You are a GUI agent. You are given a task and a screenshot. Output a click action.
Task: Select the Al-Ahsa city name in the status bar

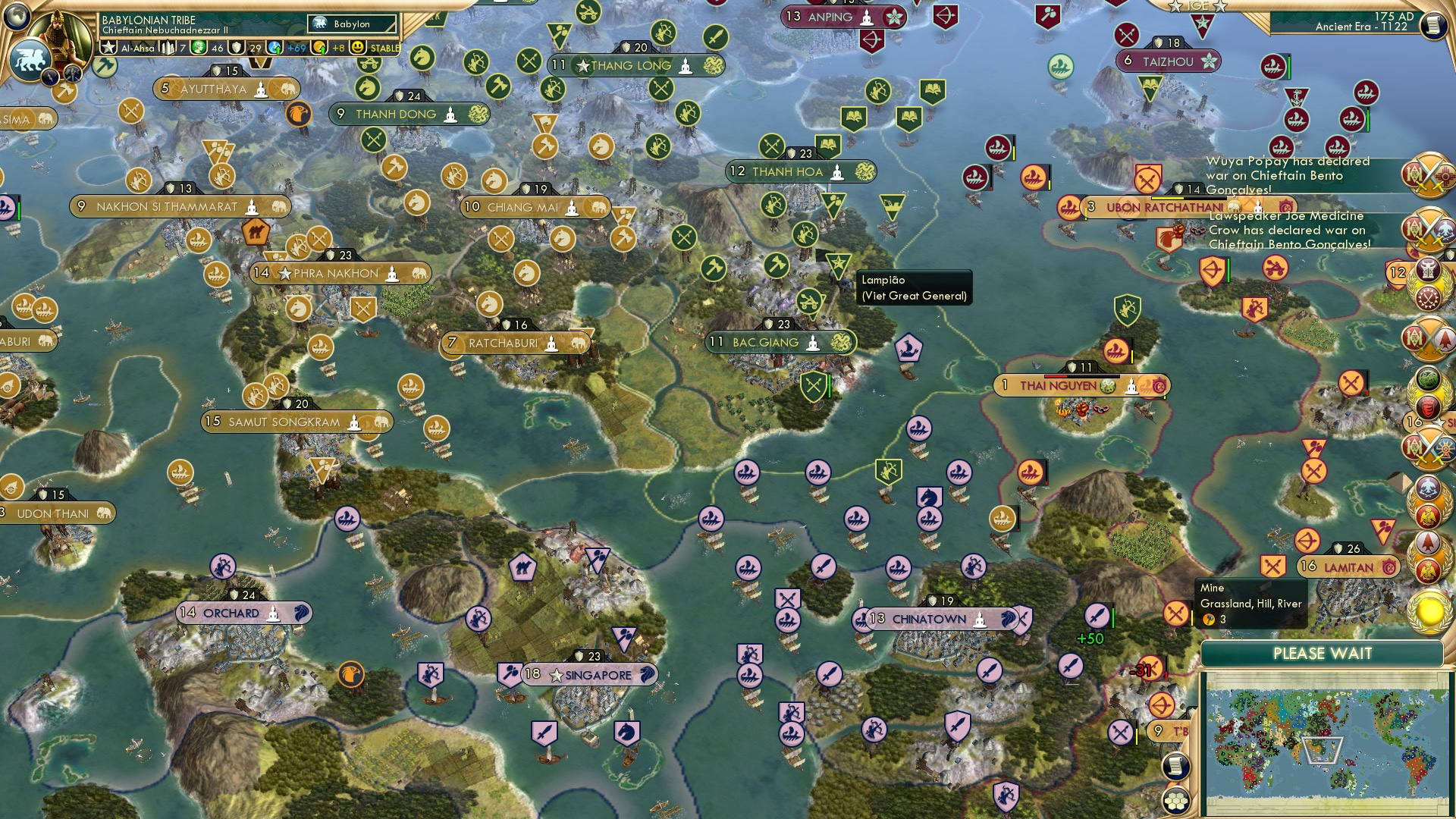pos(136,47)
